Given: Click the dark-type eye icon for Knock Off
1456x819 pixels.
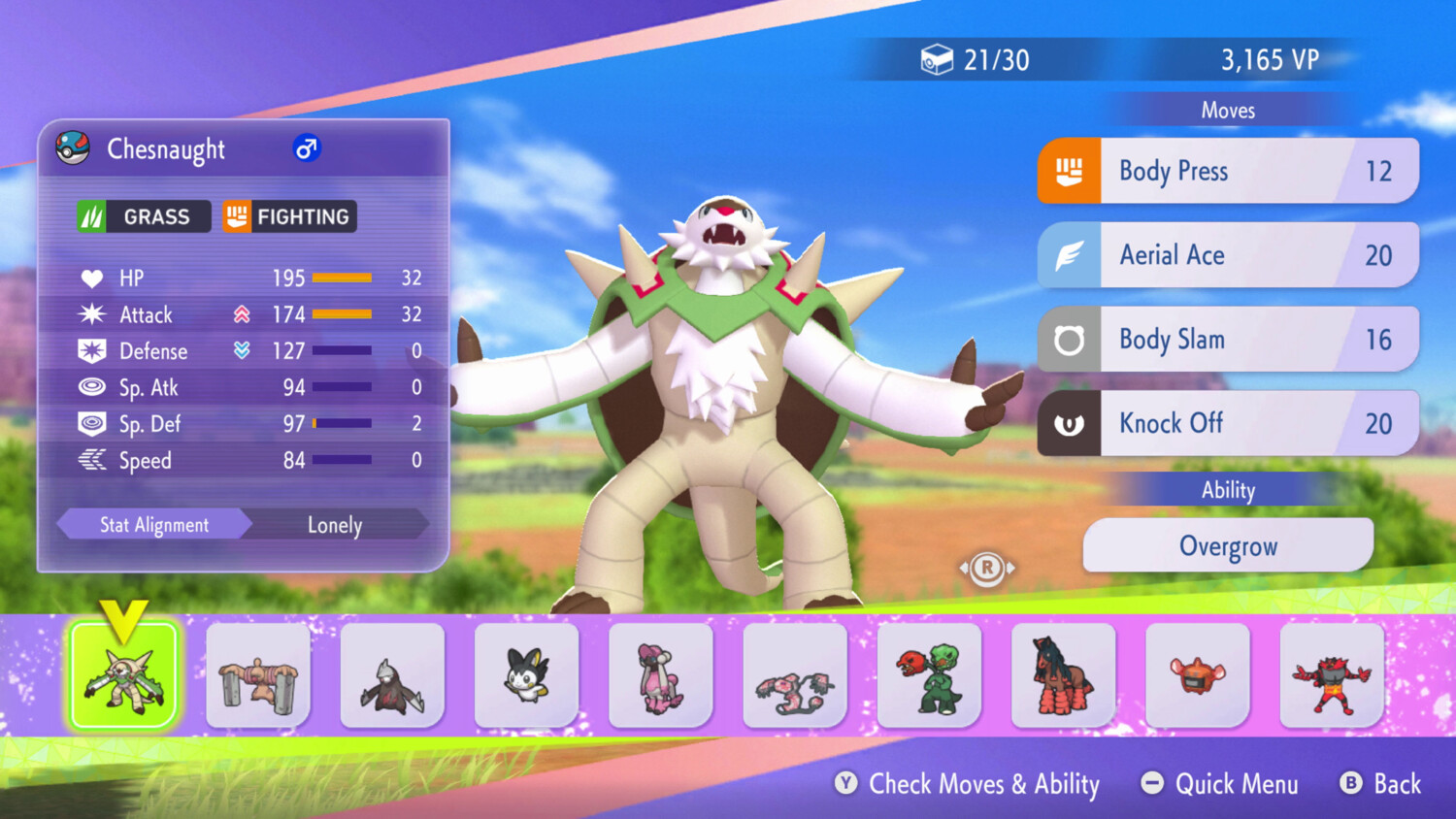Looking at the screenshot, I should 1068,423.
